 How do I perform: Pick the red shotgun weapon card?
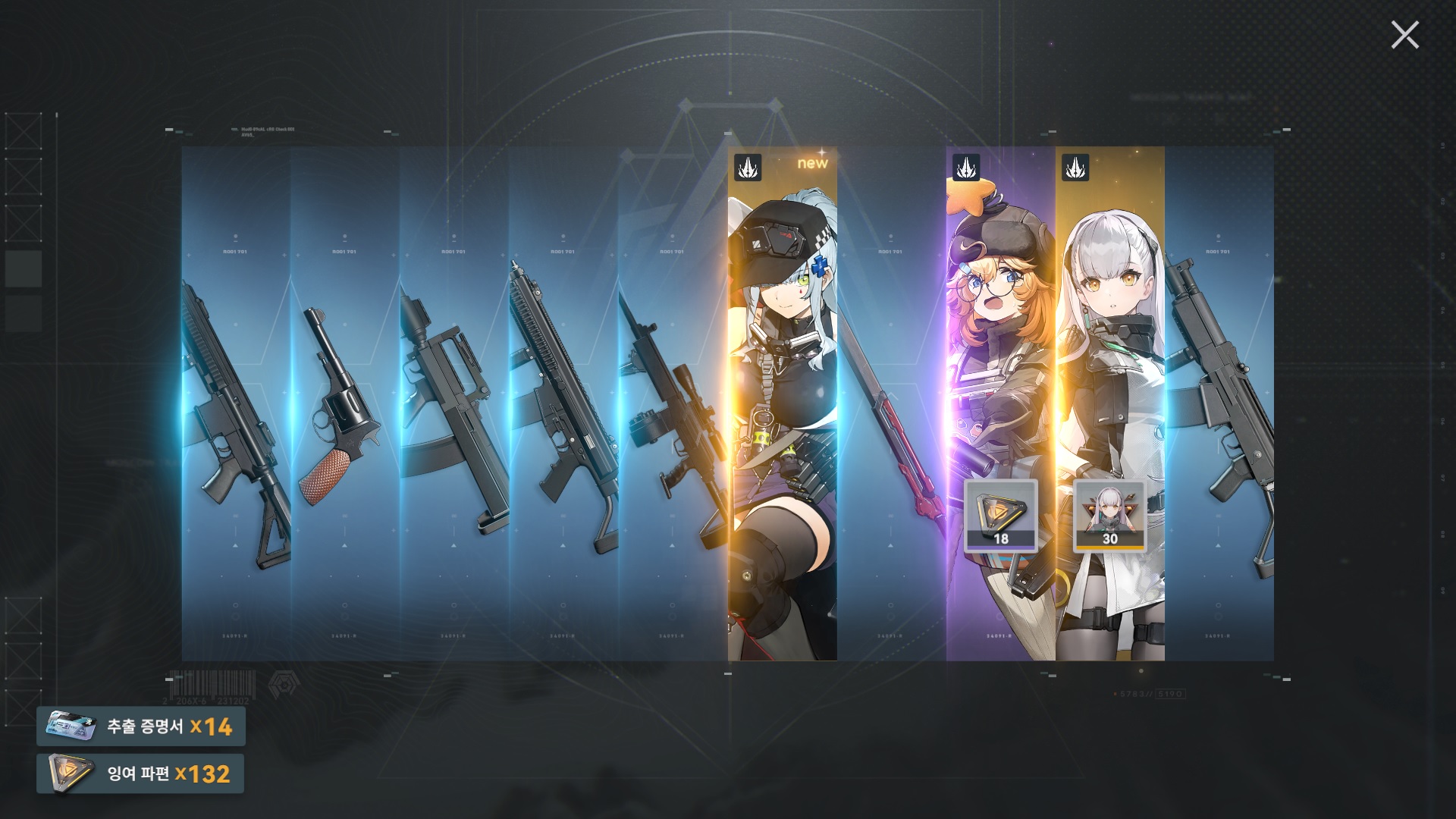pyautogui.click(x=891, y=402)
